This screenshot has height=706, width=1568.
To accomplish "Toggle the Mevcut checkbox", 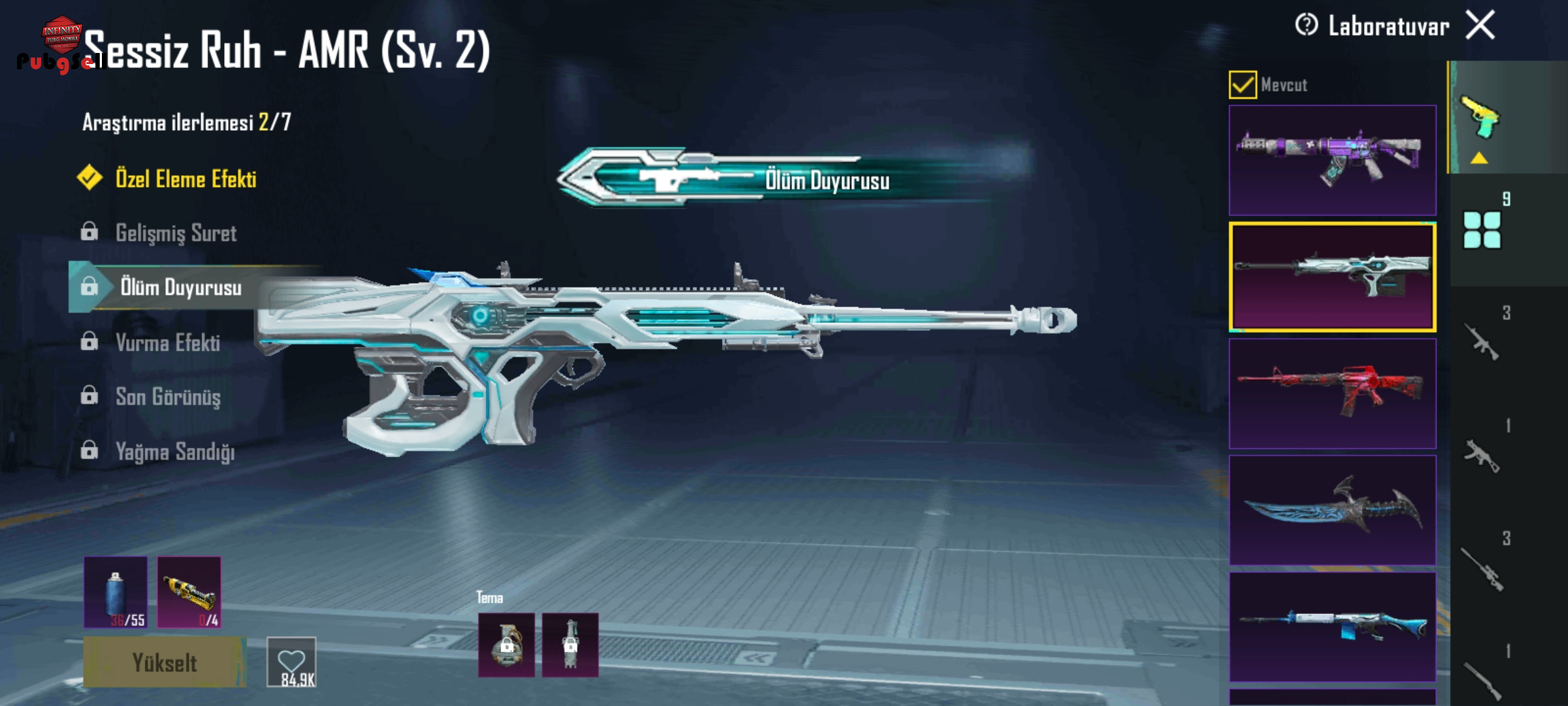I will click(x=1242, y=85).
